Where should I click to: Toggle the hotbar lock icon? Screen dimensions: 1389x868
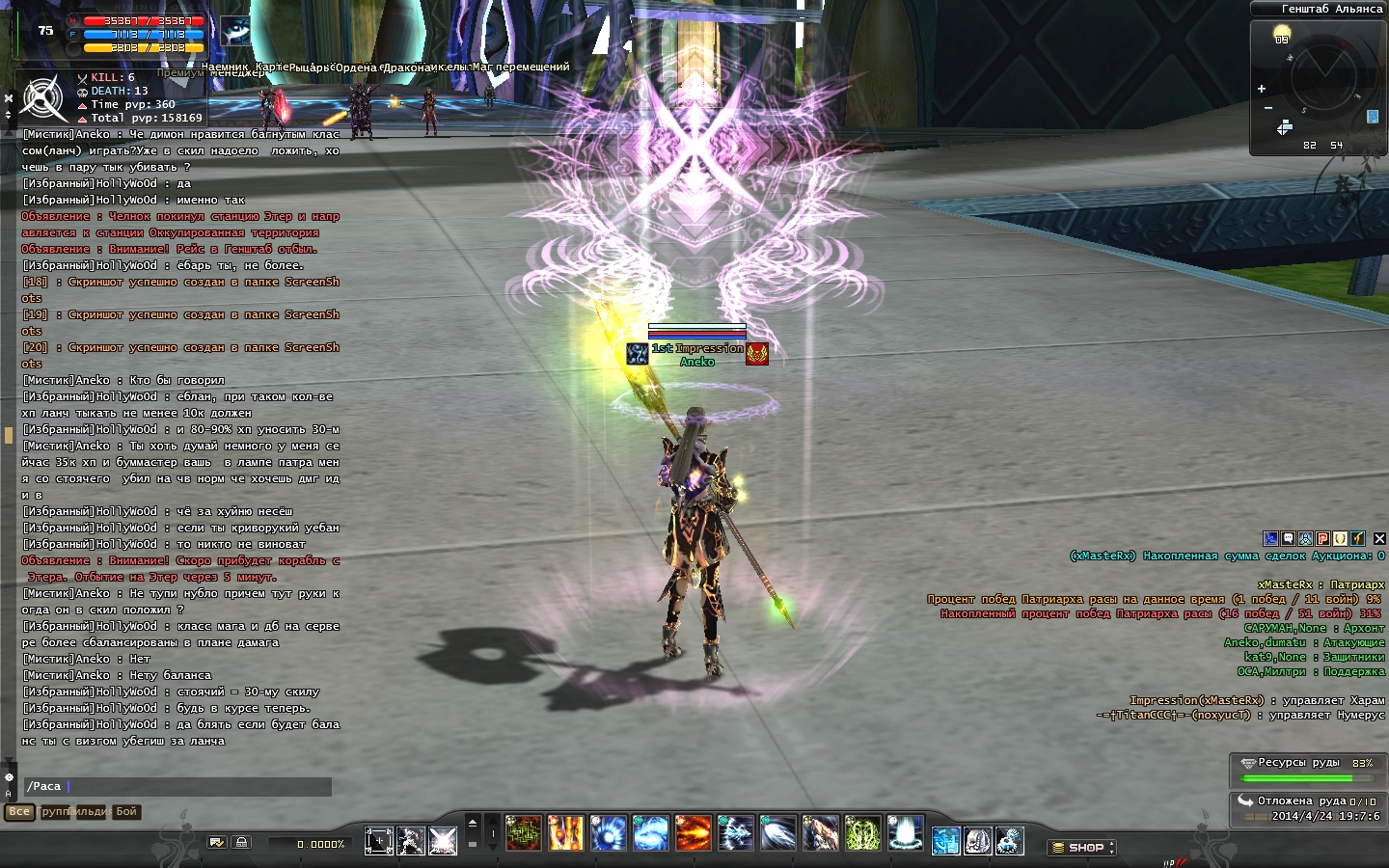point(241,842)
